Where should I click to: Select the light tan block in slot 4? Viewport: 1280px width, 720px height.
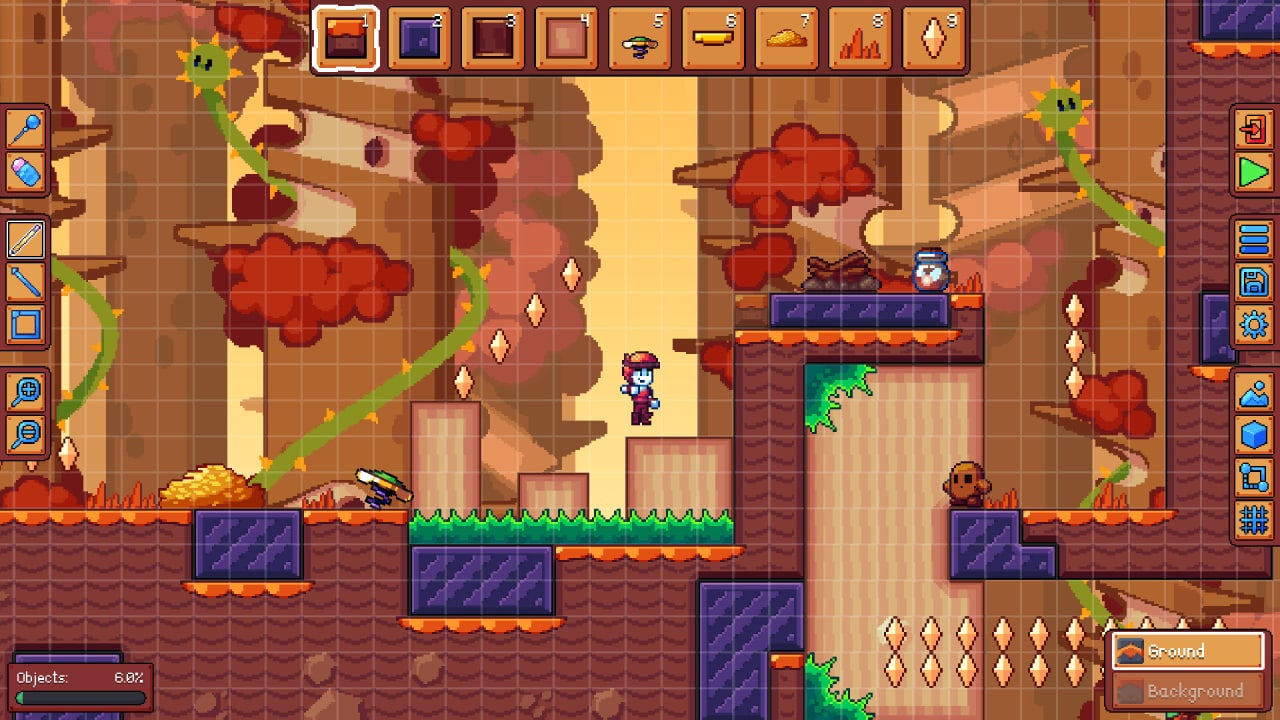tap(566, 40)
